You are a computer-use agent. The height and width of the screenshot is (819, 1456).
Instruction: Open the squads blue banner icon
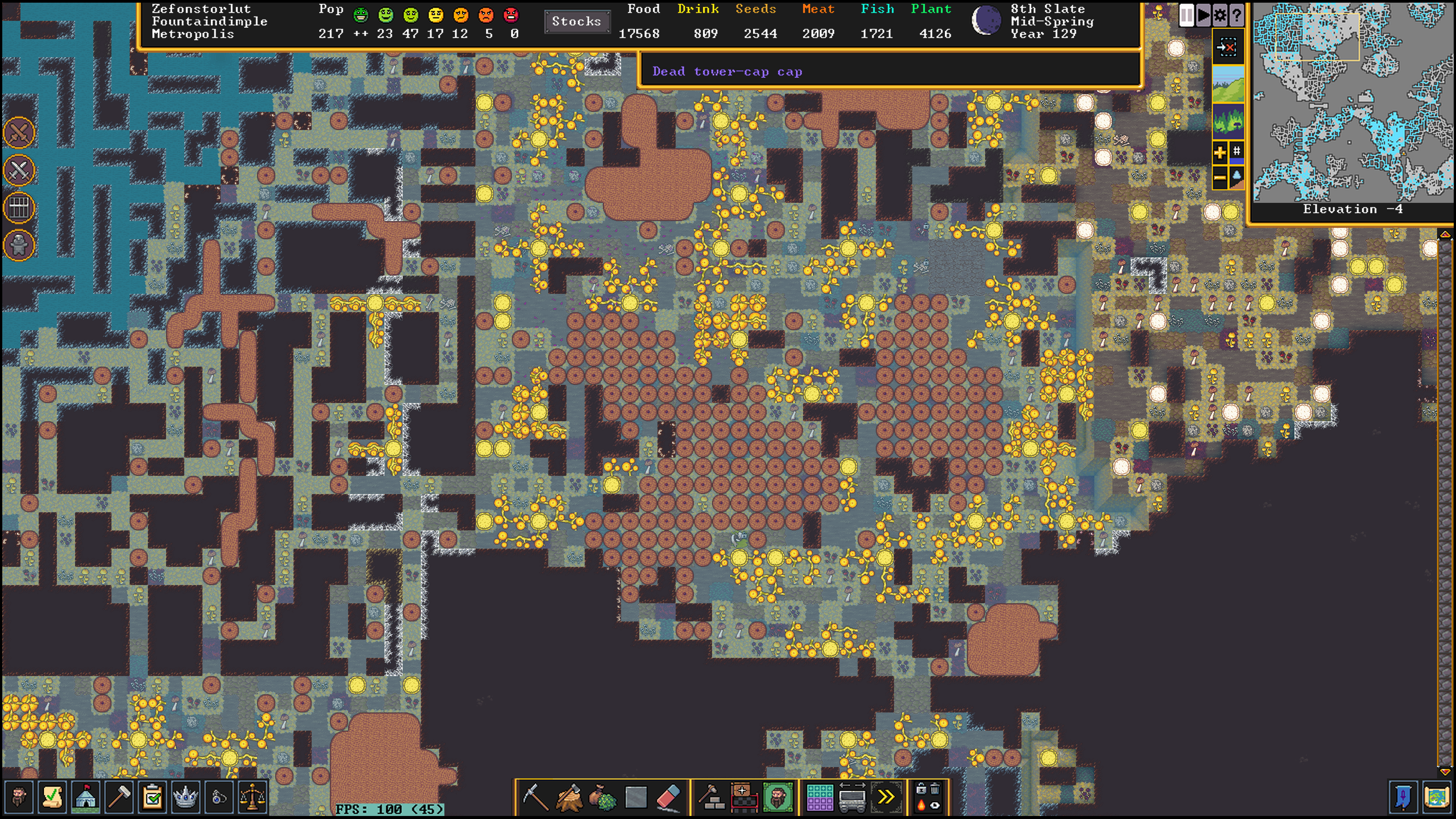point(1404,797)
